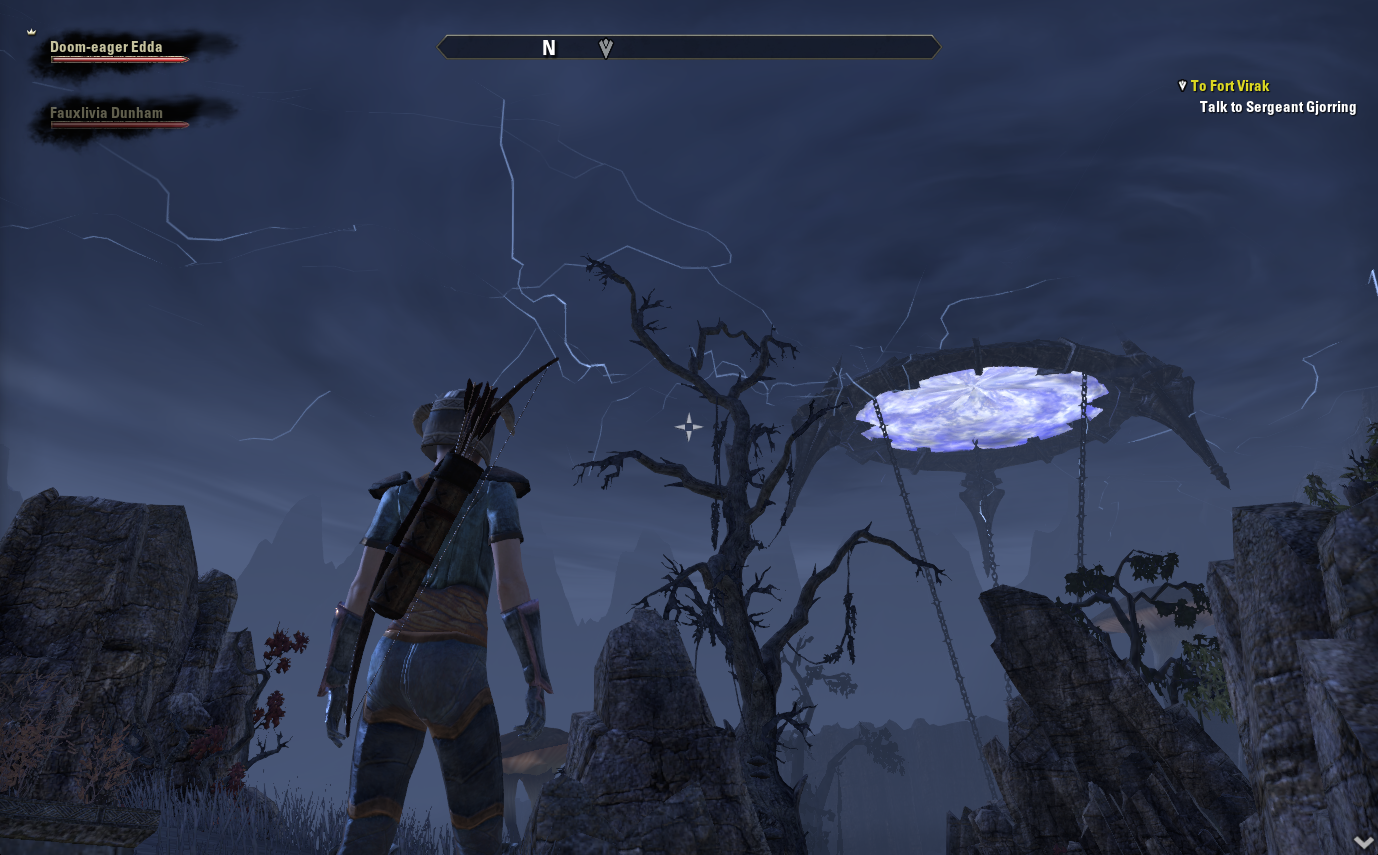The width and height of the screenshot is (1378, 855).
Task: Open the To Fort Virak quest tracker
Action: pyautogui.click(x=1230, y=86)
